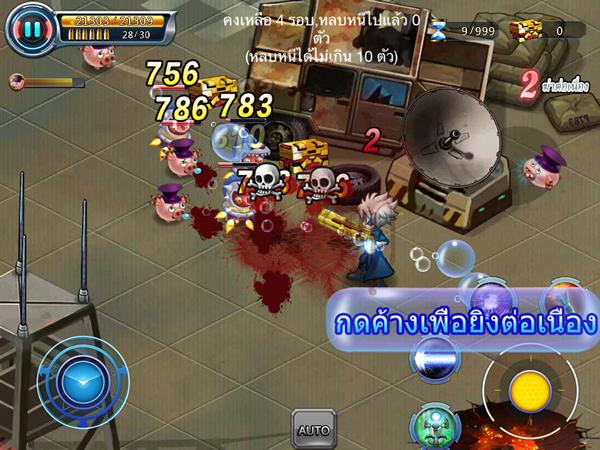
Task: Tap the yellow honeycomb fire button
Action: point(530,391)
